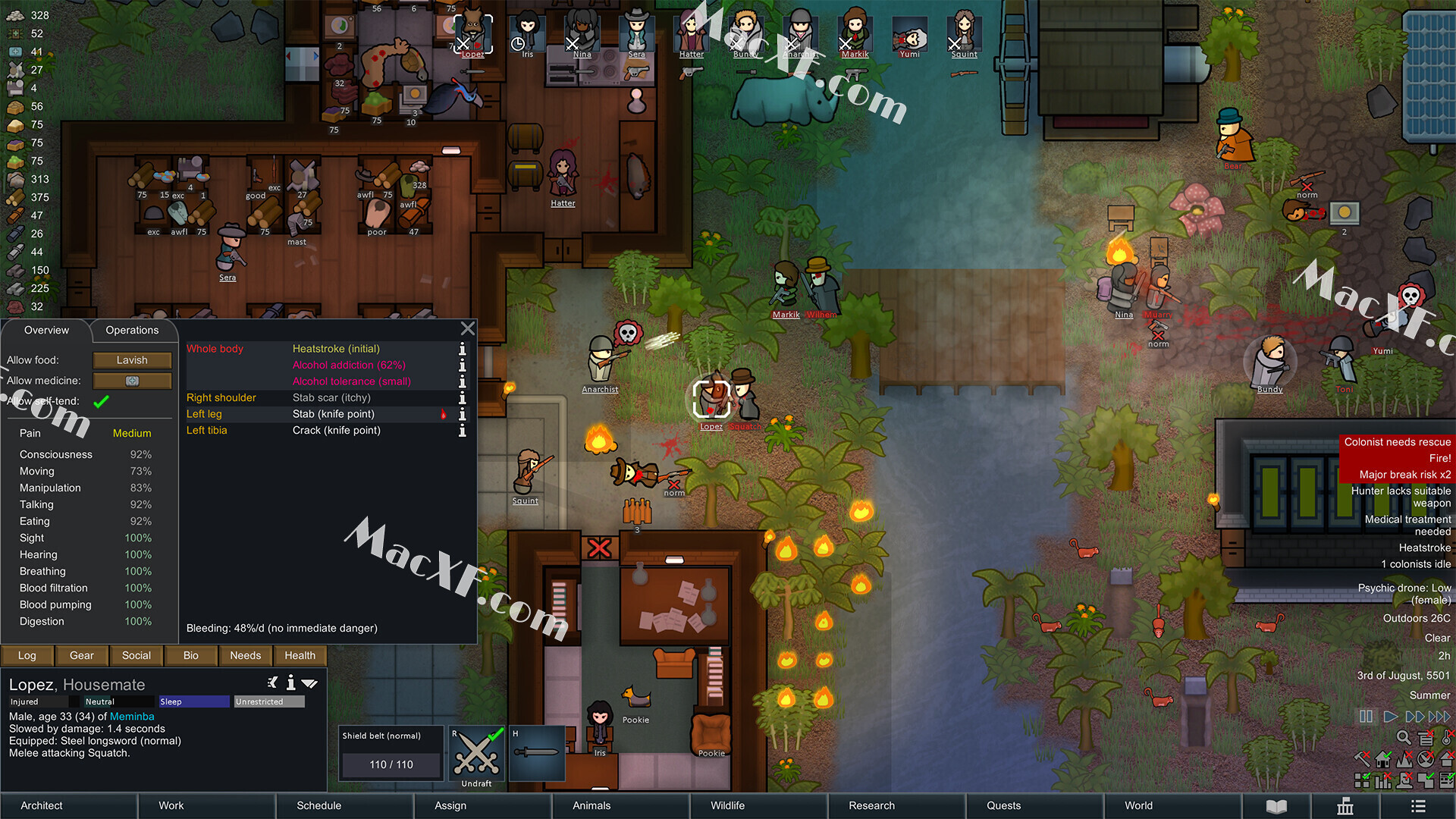
Task: Open the Quests menu
Action: (x=1003, y=805)
